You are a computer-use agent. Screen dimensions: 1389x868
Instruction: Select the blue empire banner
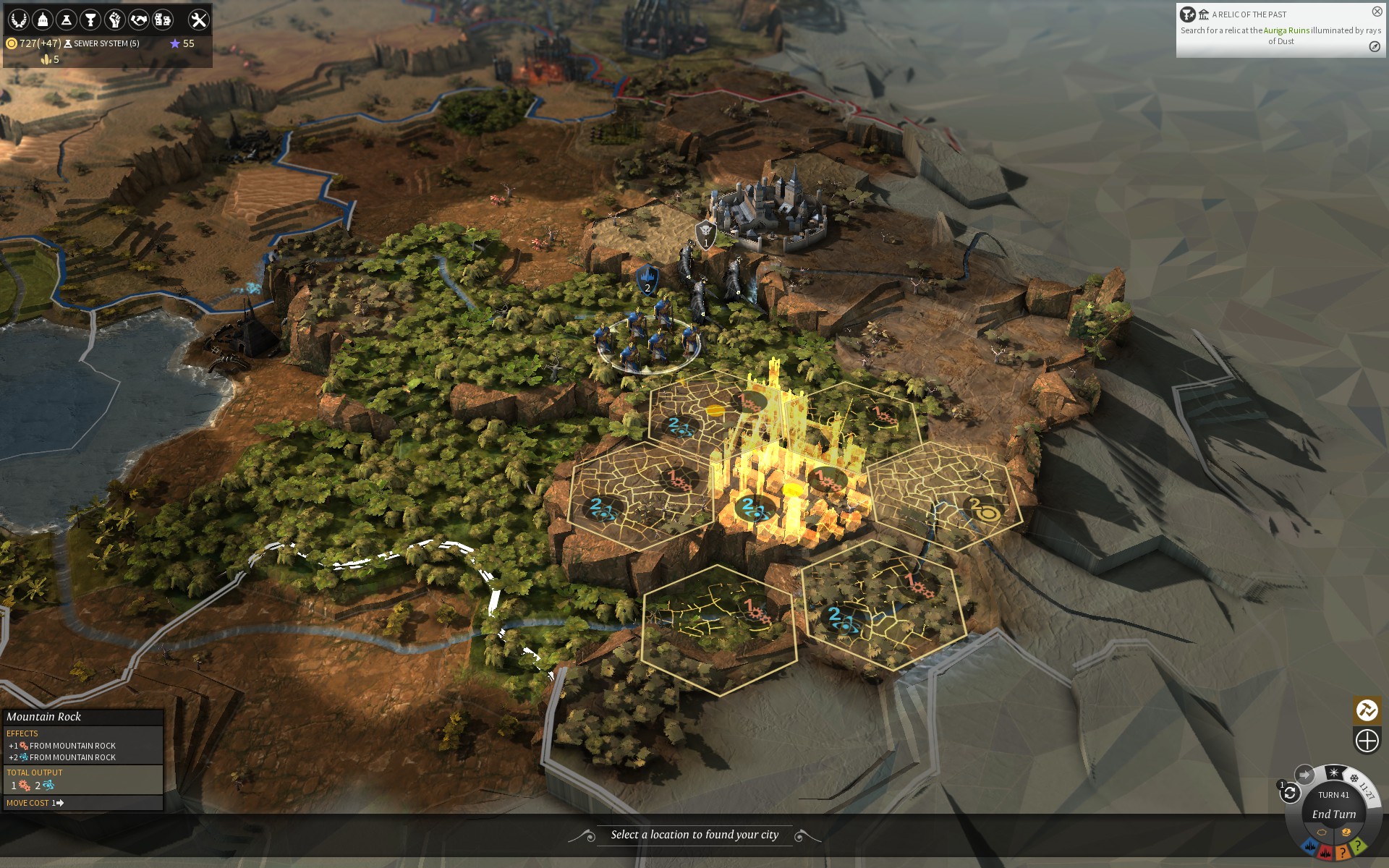1309,846
